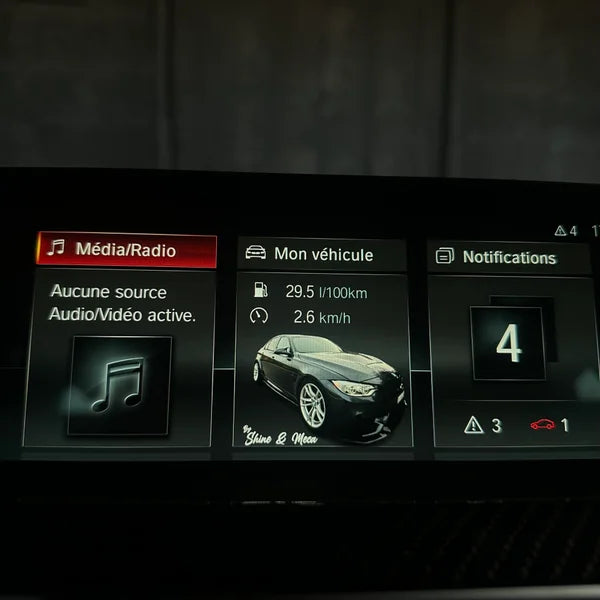The height and width of the screenshot is (600, 600).
Task: Click the status bar warning indicator
Action: coord(566,231)
